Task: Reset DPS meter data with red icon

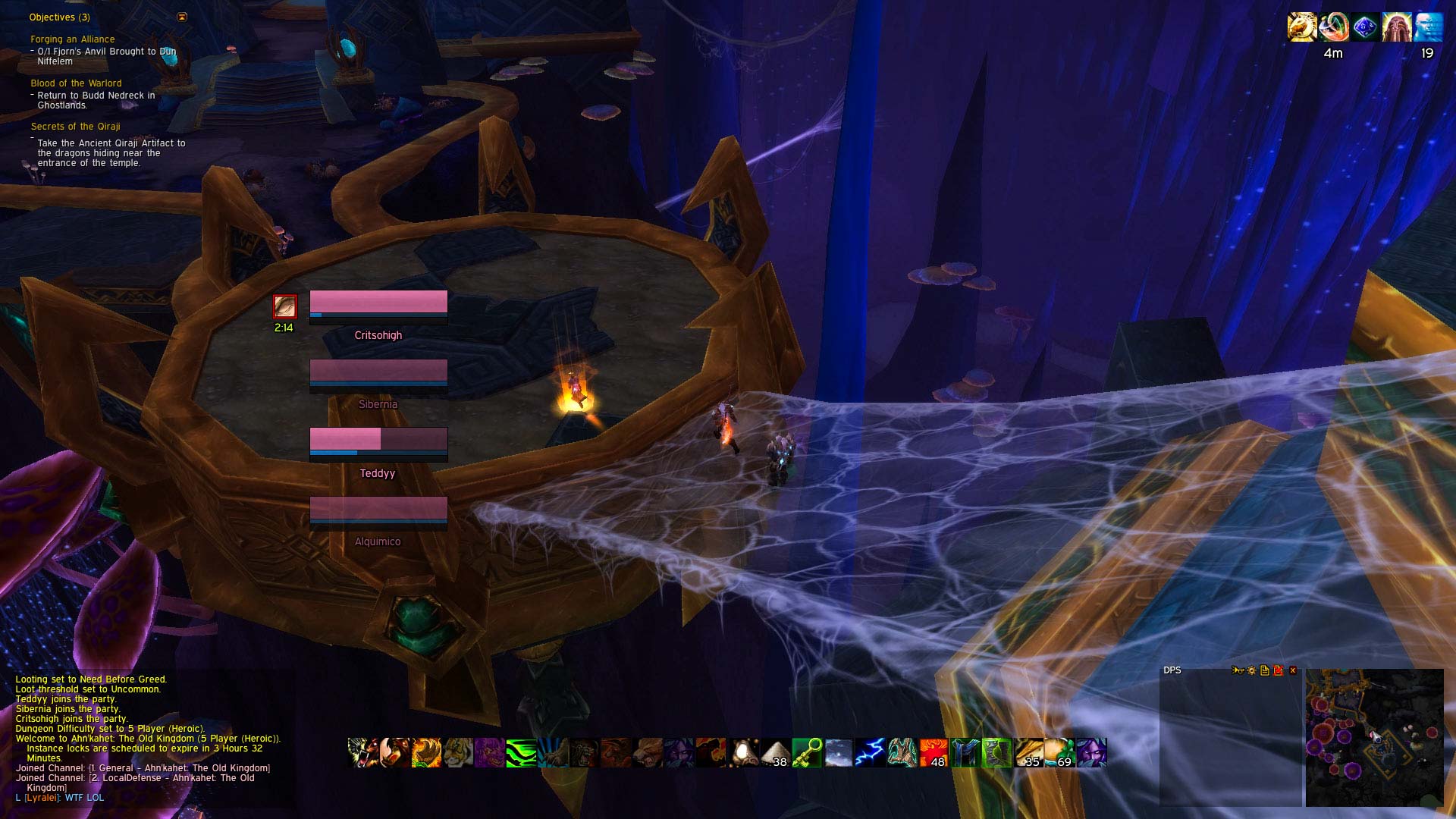Action: [x=1279, y=670]
